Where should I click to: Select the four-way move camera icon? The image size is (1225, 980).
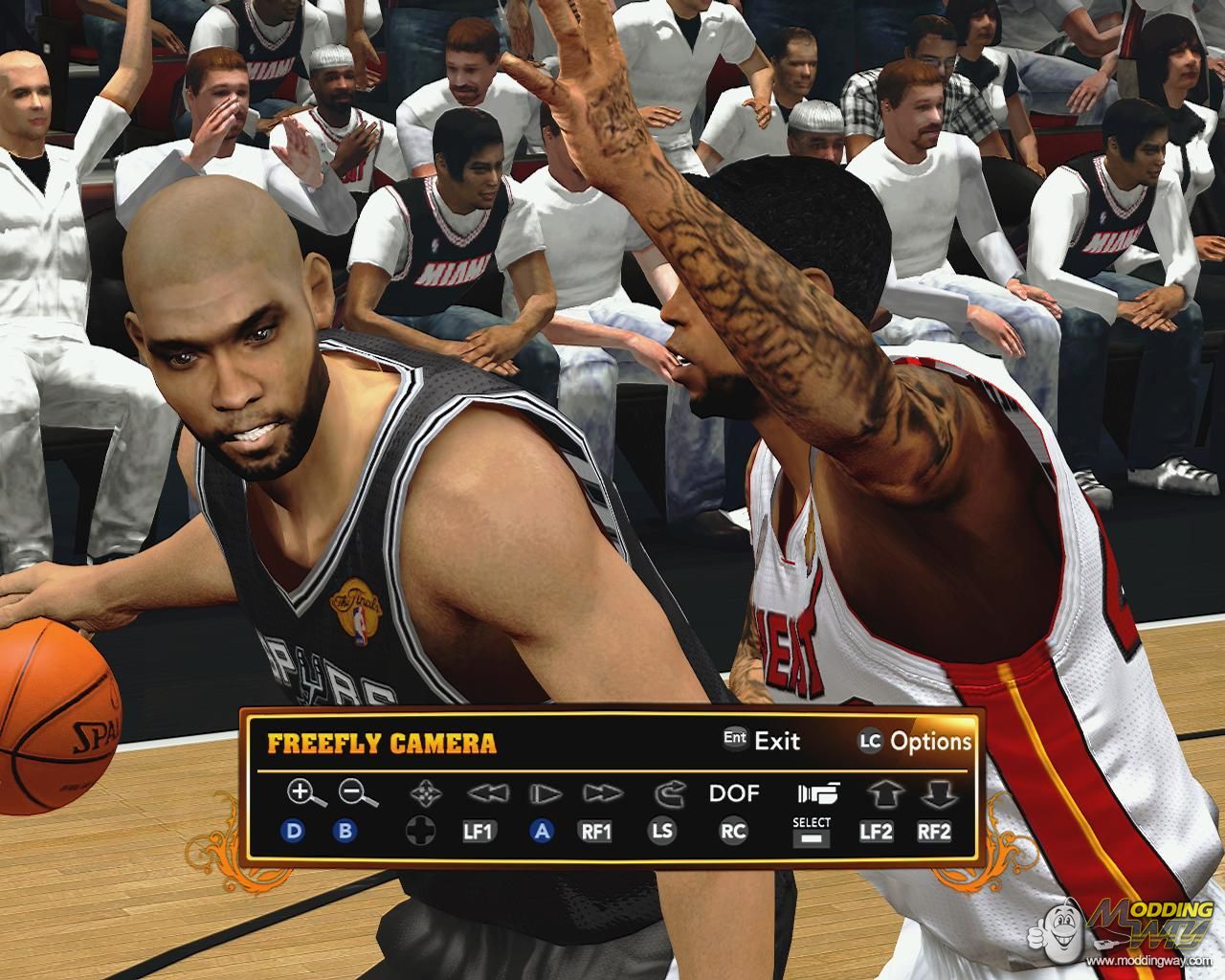click(422, 793)
